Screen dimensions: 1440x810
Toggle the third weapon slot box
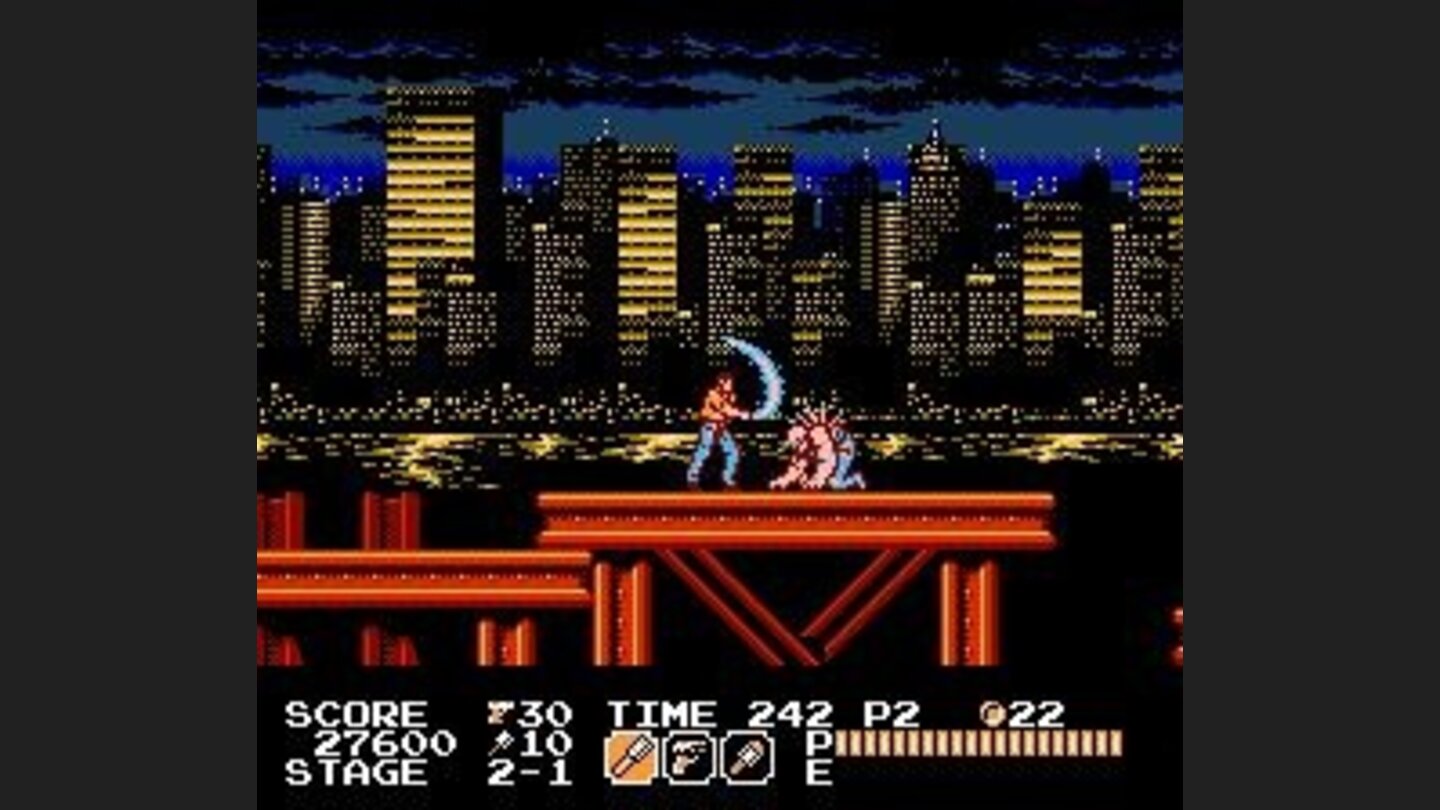coord(748,756)
